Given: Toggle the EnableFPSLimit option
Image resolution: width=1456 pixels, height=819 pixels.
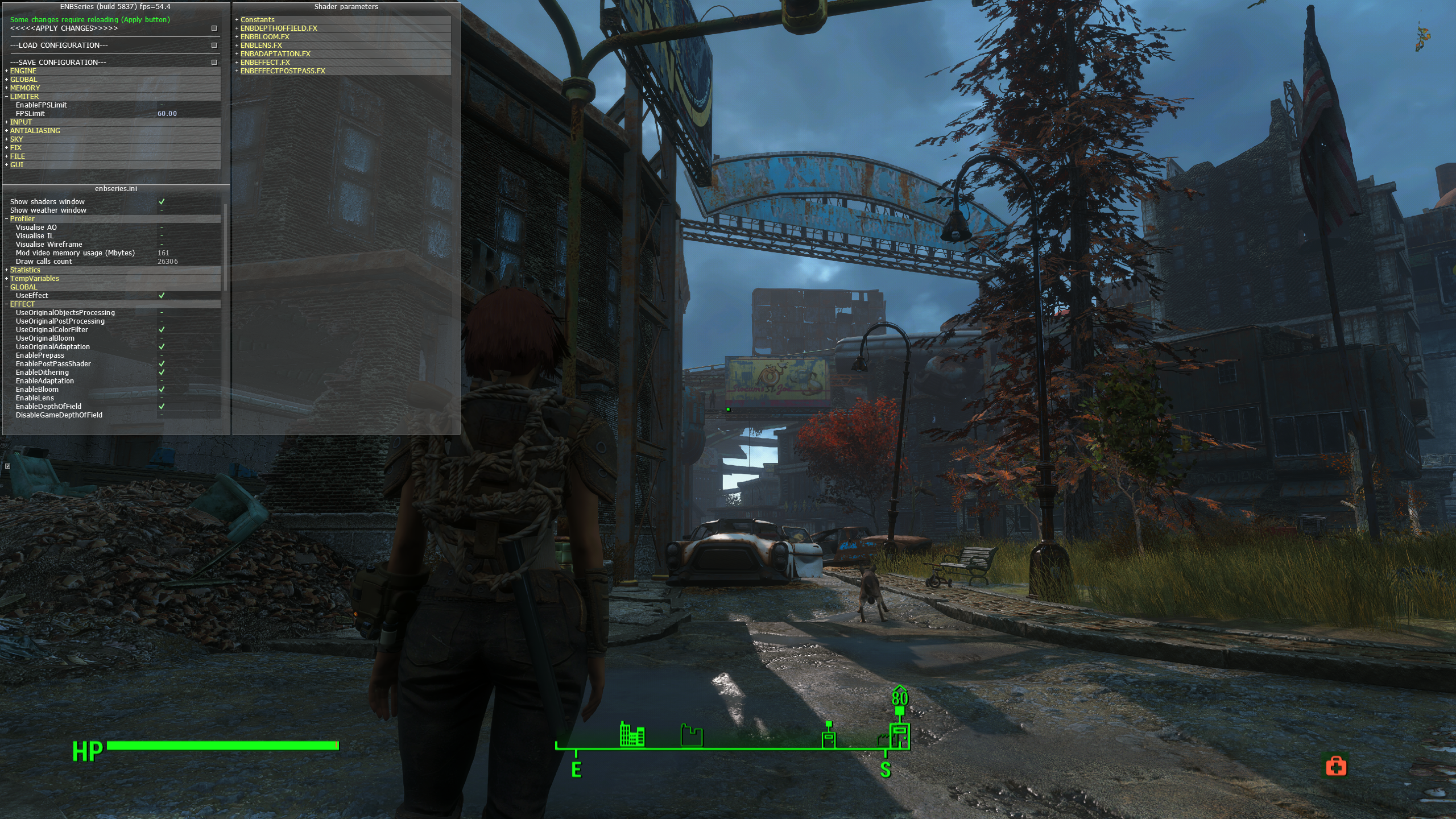Looking at the screenshot, I should (x=162, y=105).
